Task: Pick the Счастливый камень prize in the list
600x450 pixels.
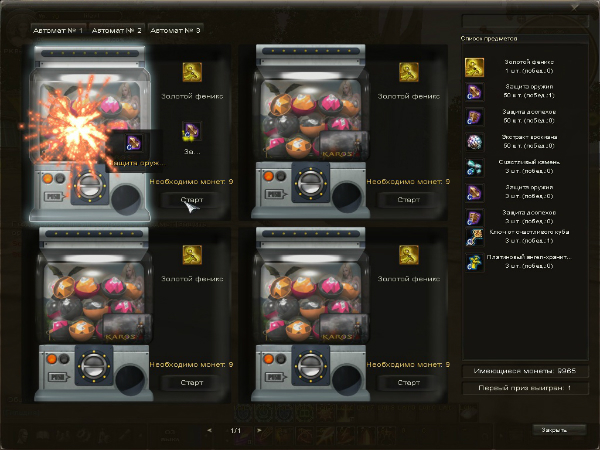Action: [x=474, y=166]
